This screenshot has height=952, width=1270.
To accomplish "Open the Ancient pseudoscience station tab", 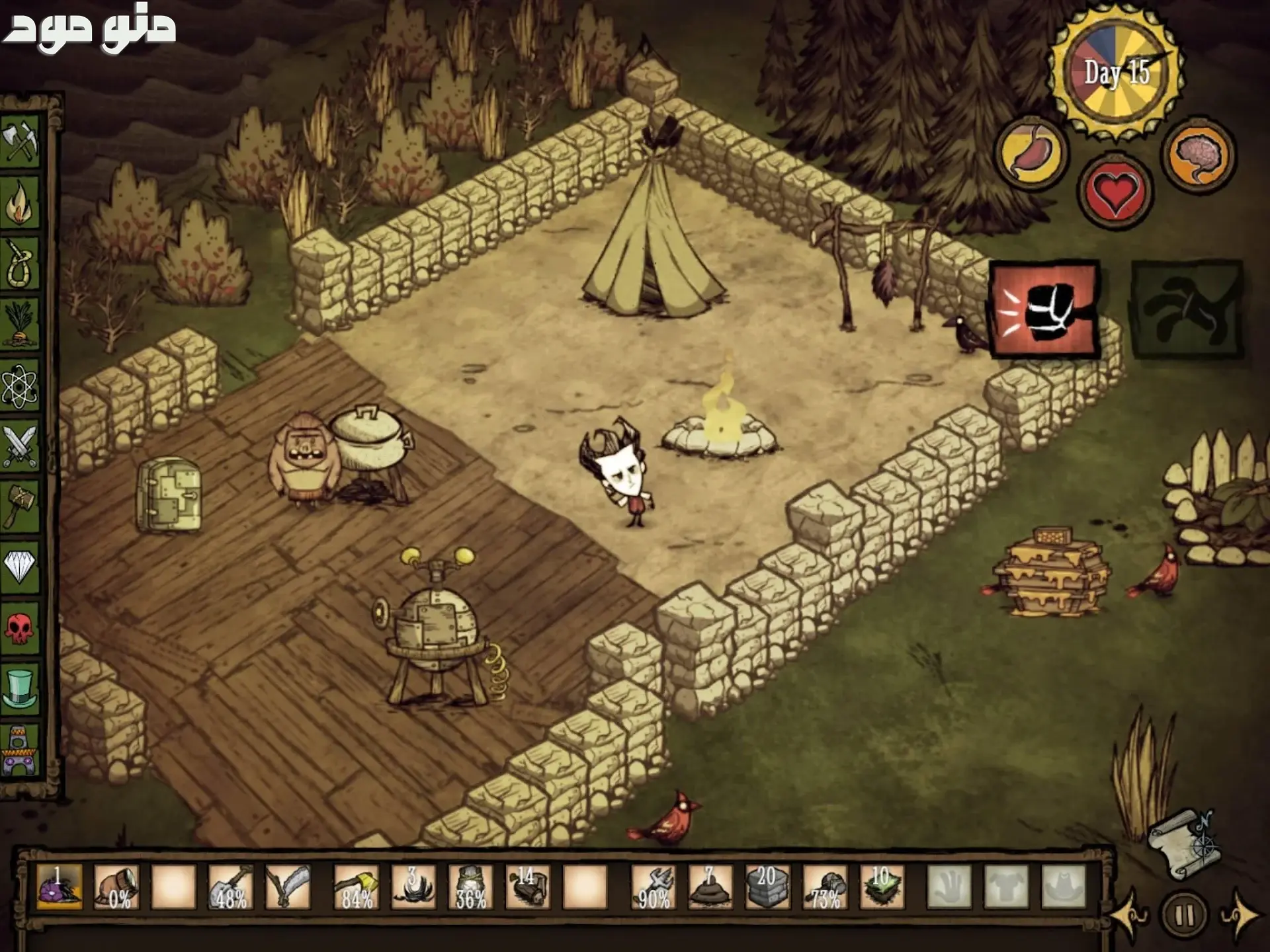I will pyautogui.click(x=20, y=750).
